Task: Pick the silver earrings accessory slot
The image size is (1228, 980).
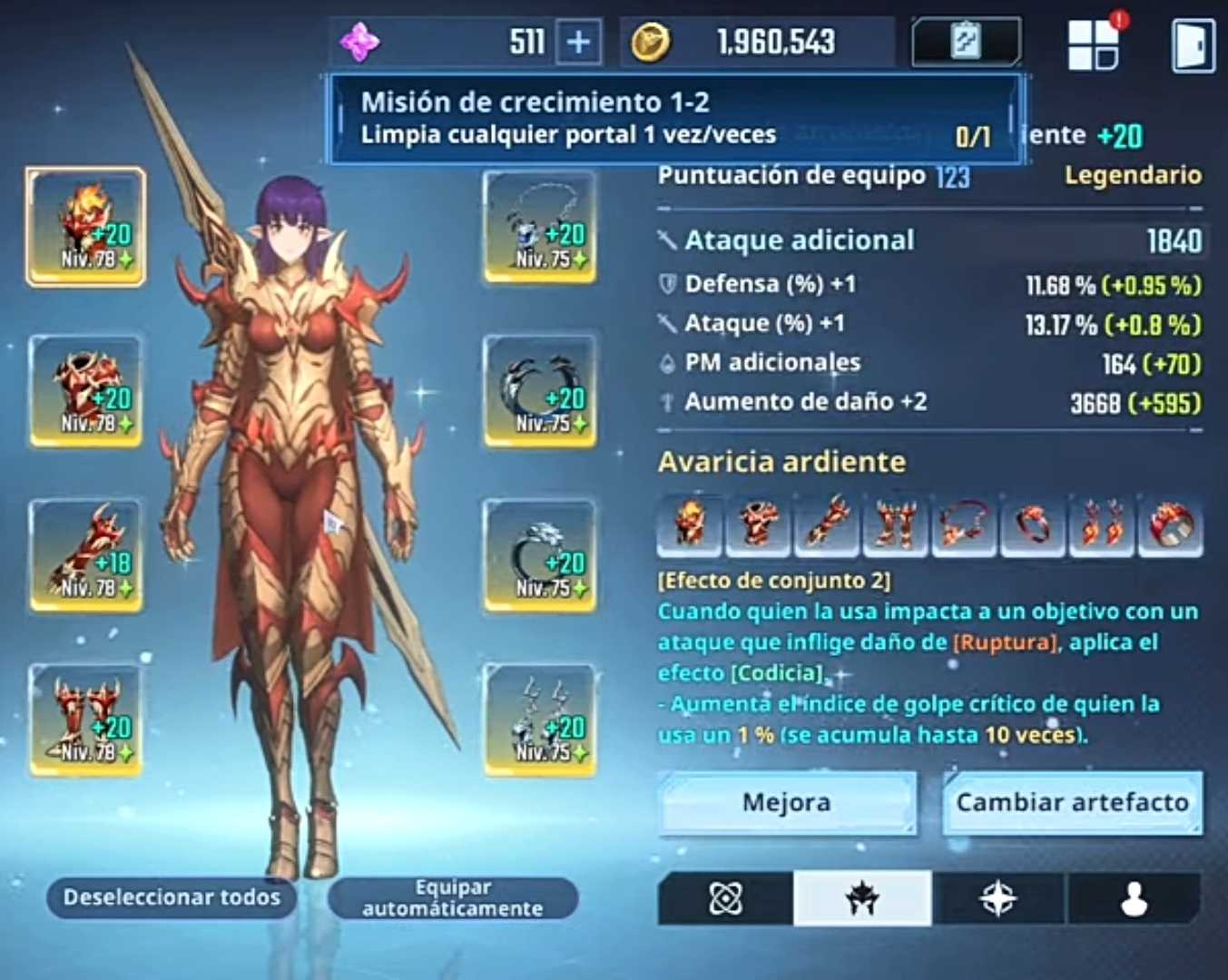Action: click(541, 720)
